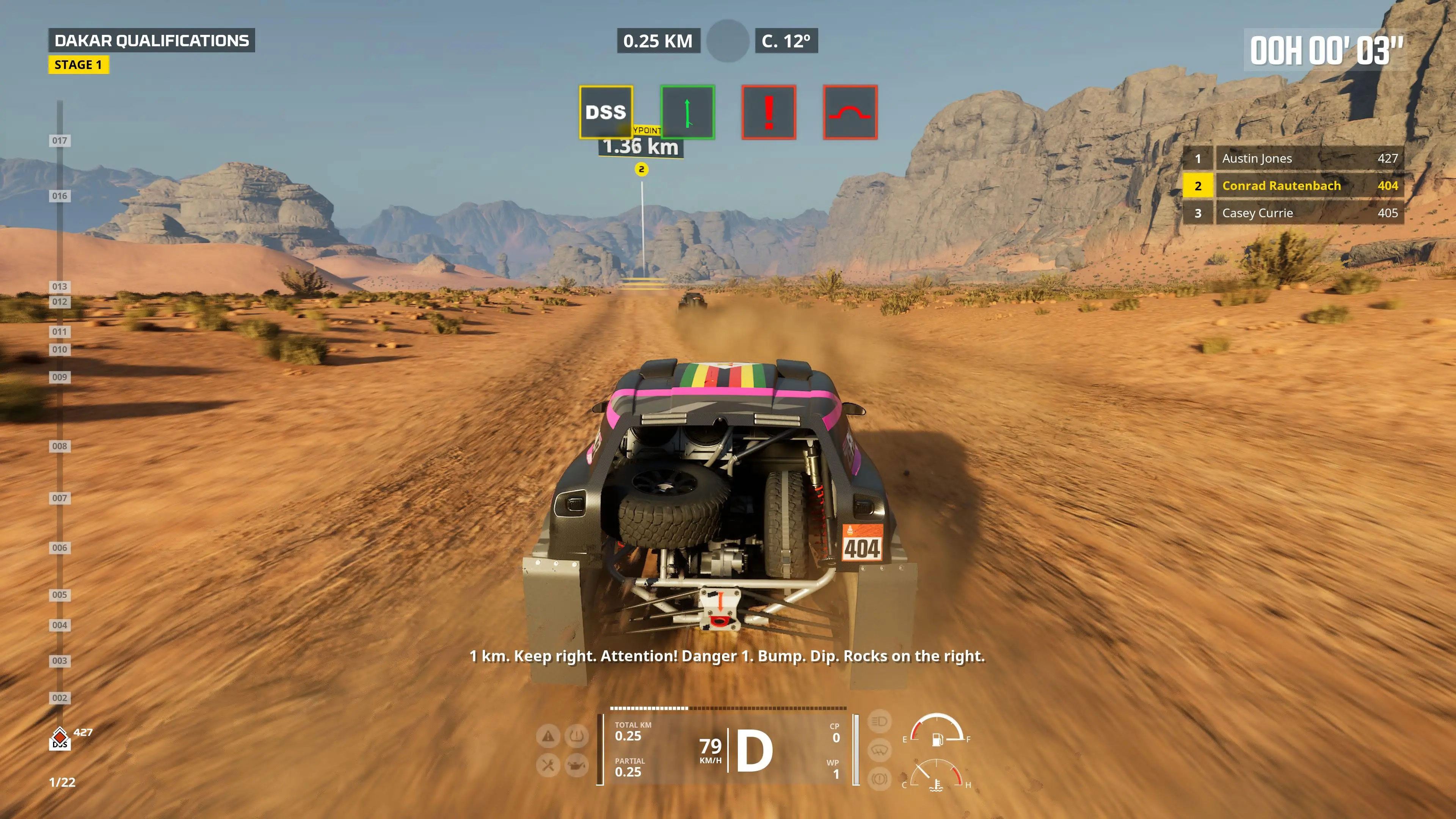The image size is (1456, 819).
Task: Toggle the headlights indicator icon
Action: click(879, 721)
